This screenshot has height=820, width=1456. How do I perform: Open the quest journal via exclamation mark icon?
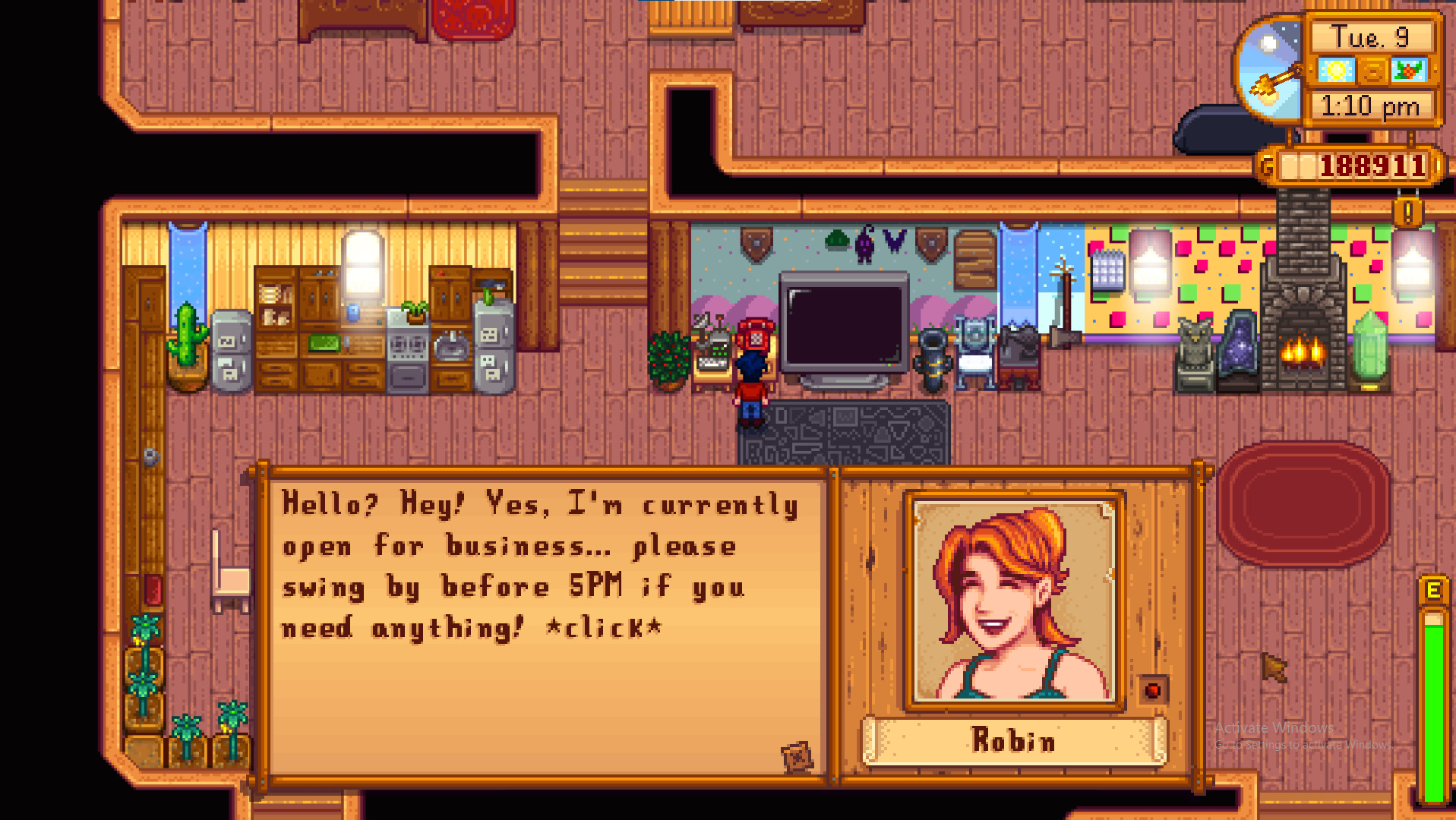tap(1407, 213)
